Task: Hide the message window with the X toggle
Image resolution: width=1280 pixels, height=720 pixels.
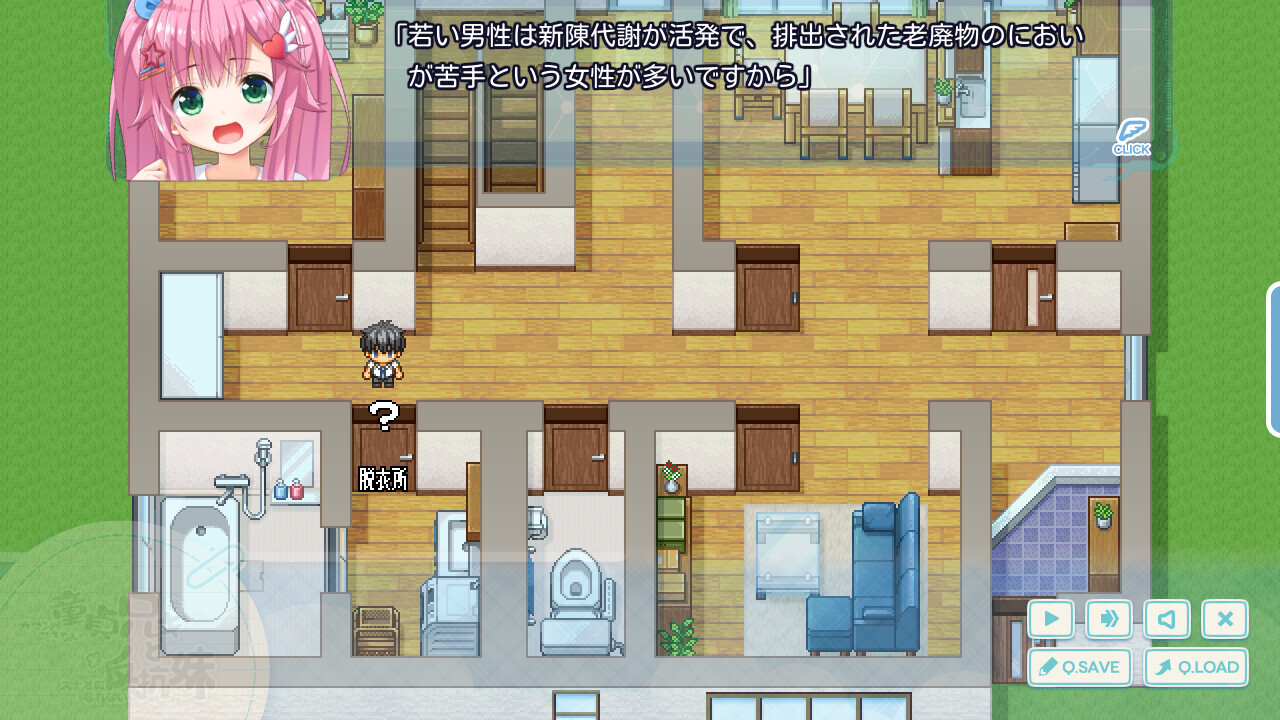Action: click(1225, 619)
